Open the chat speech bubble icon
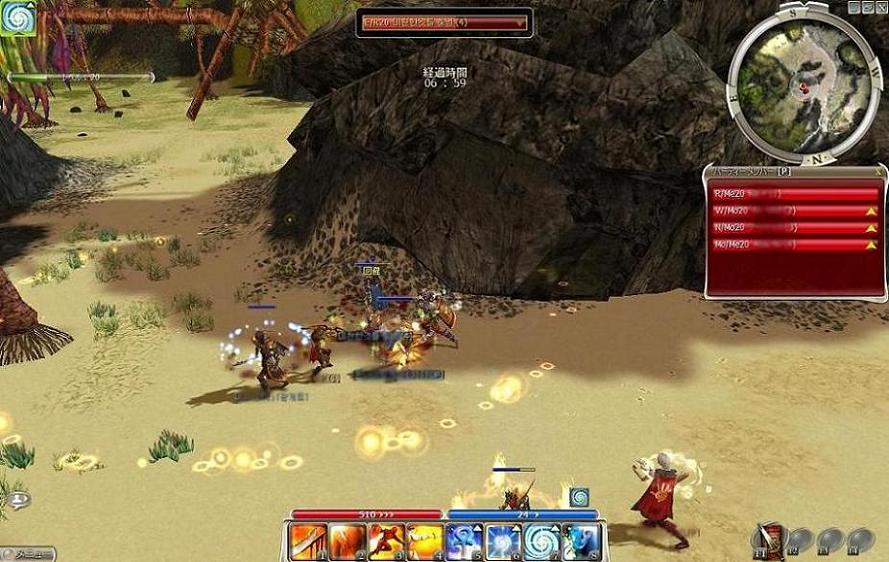The image size is (889, 562). coord(19,498)
